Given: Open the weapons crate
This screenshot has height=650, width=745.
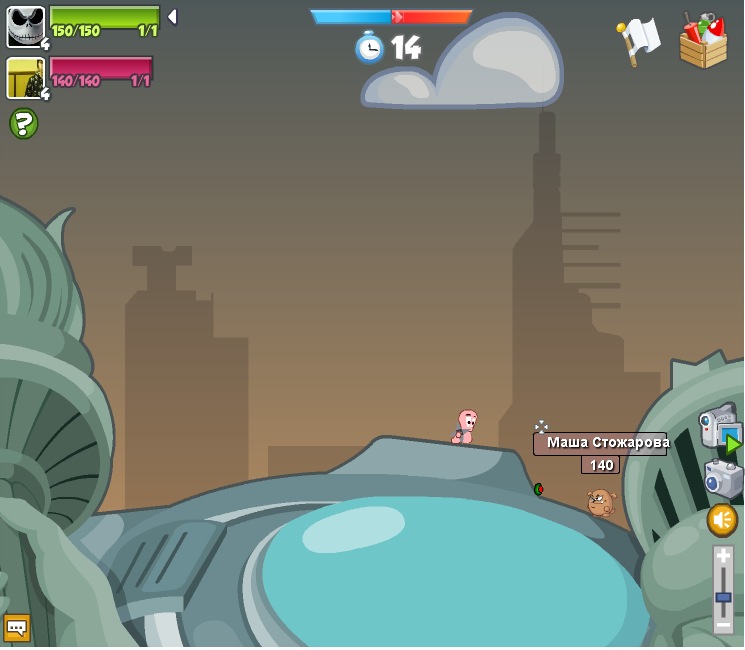Looking at the screenshot, I should point(703,41).
